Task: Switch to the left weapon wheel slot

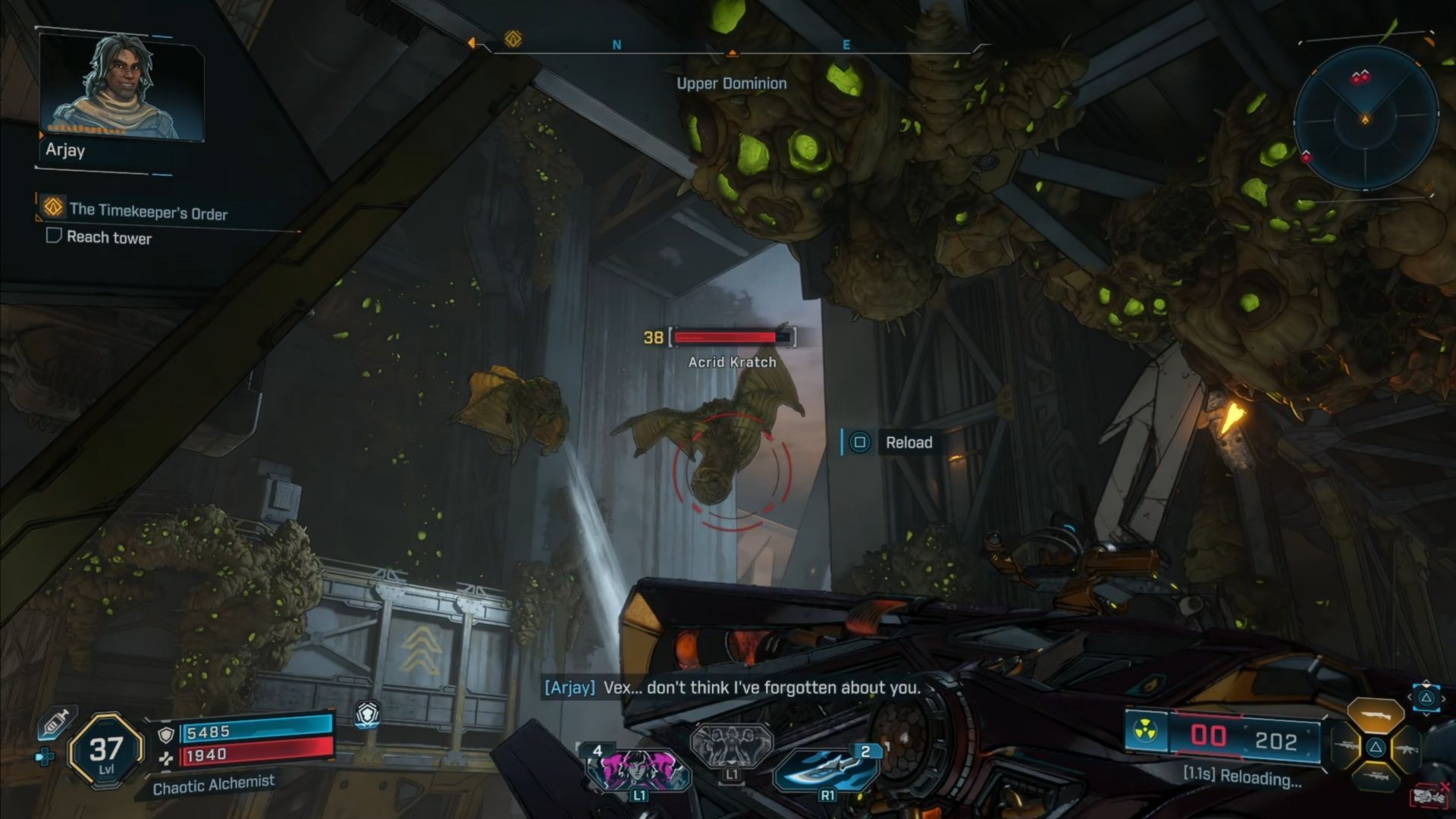Action: click(x=1348, y=748)
